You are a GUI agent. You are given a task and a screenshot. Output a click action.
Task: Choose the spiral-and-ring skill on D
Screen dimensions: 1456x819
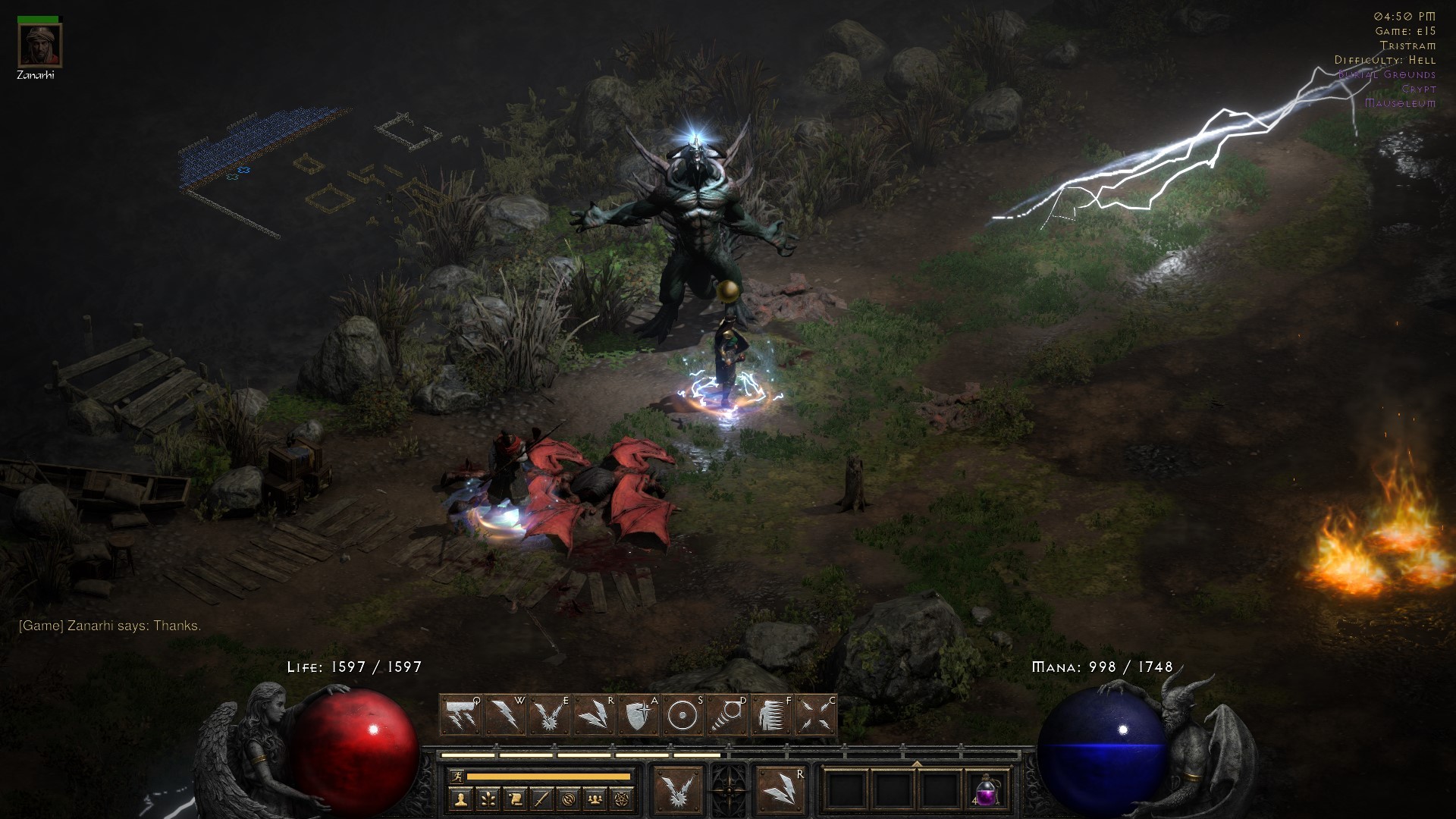pos(726,715)
